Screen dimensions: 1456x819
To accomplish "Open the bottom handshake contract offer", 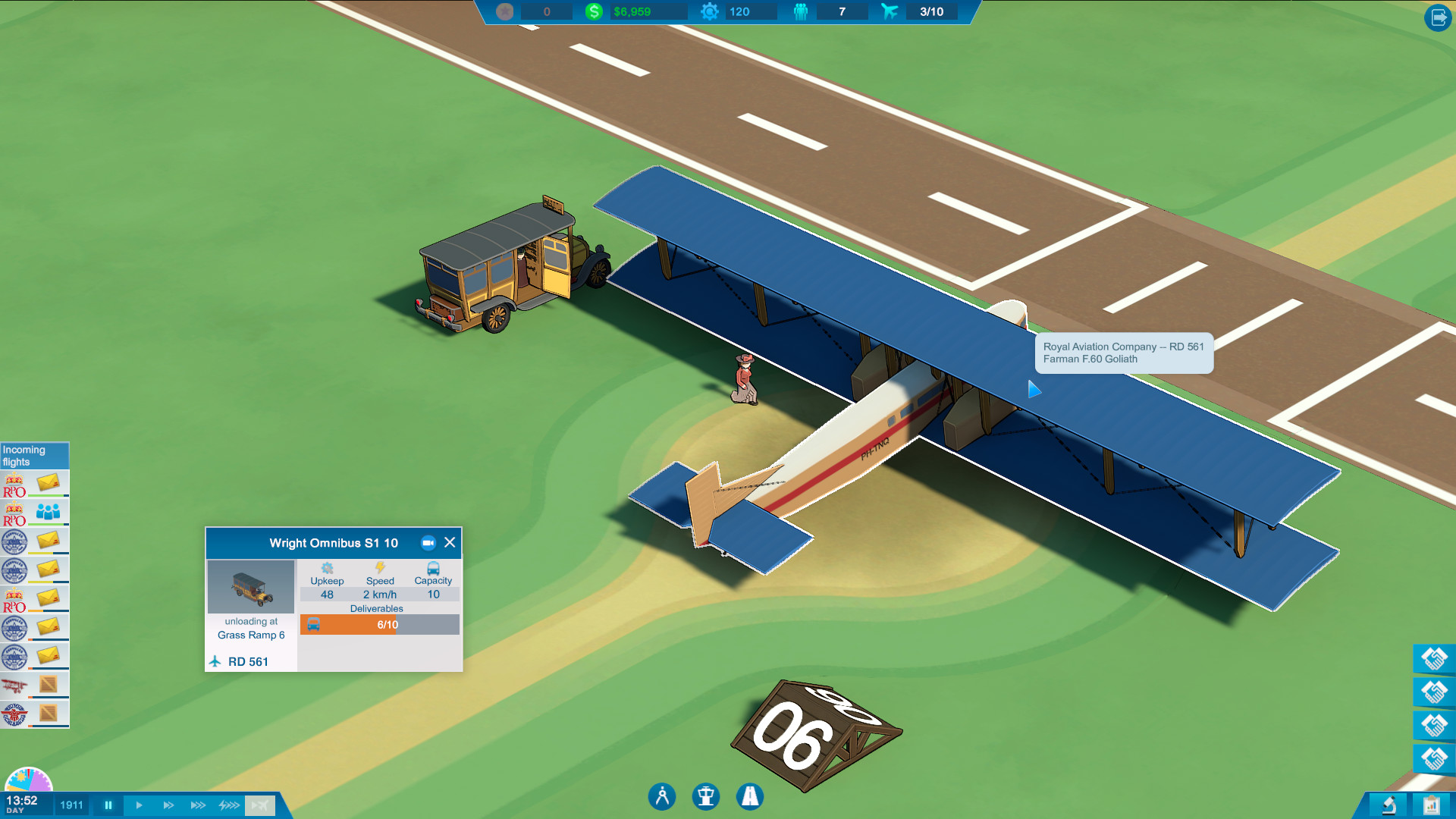I will pos(1434,758).
